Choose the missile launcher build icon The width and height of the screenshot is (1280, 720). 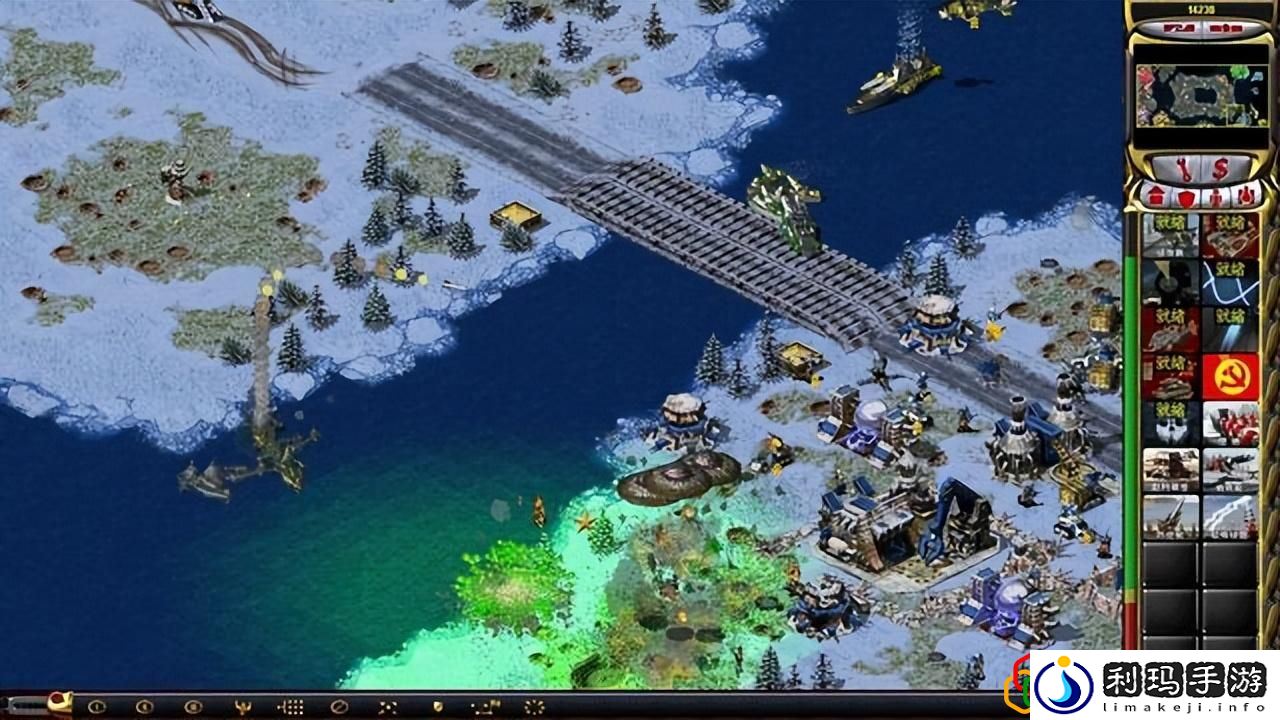[1171, 516]
